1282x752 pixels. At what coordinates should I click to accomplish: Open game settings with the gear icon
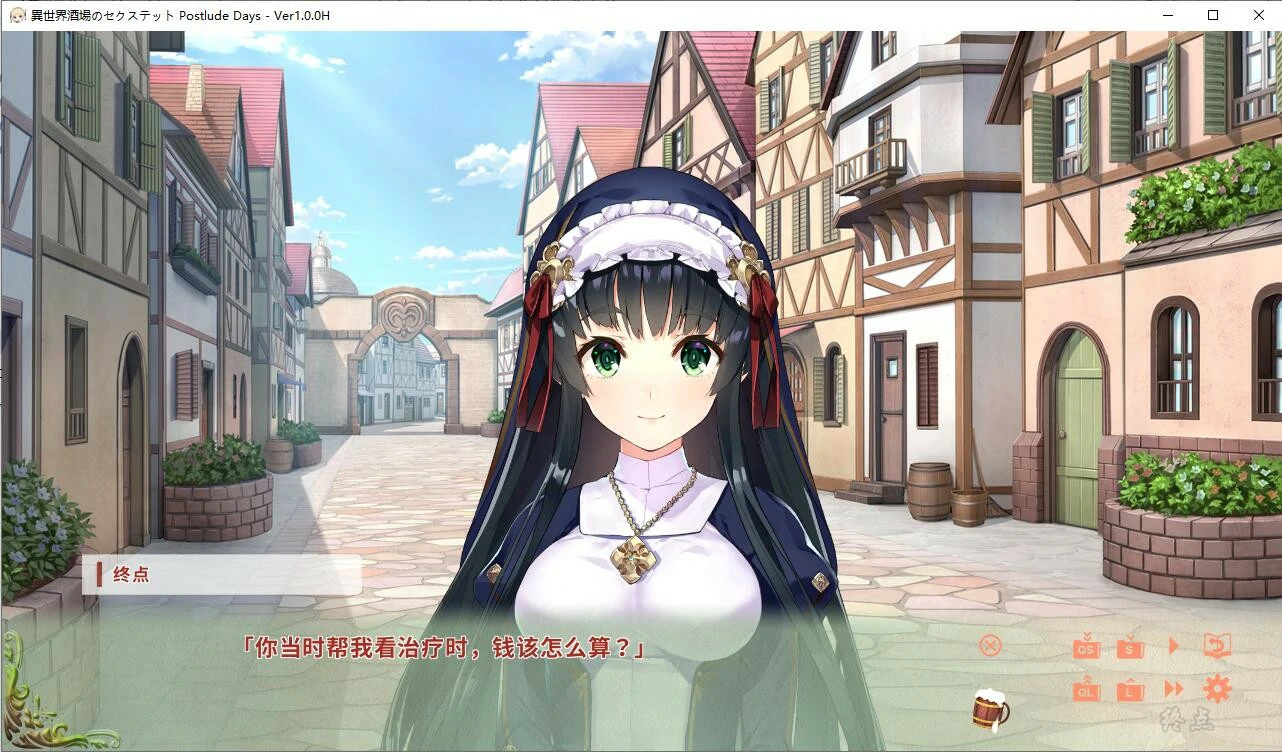(1218, 689)
